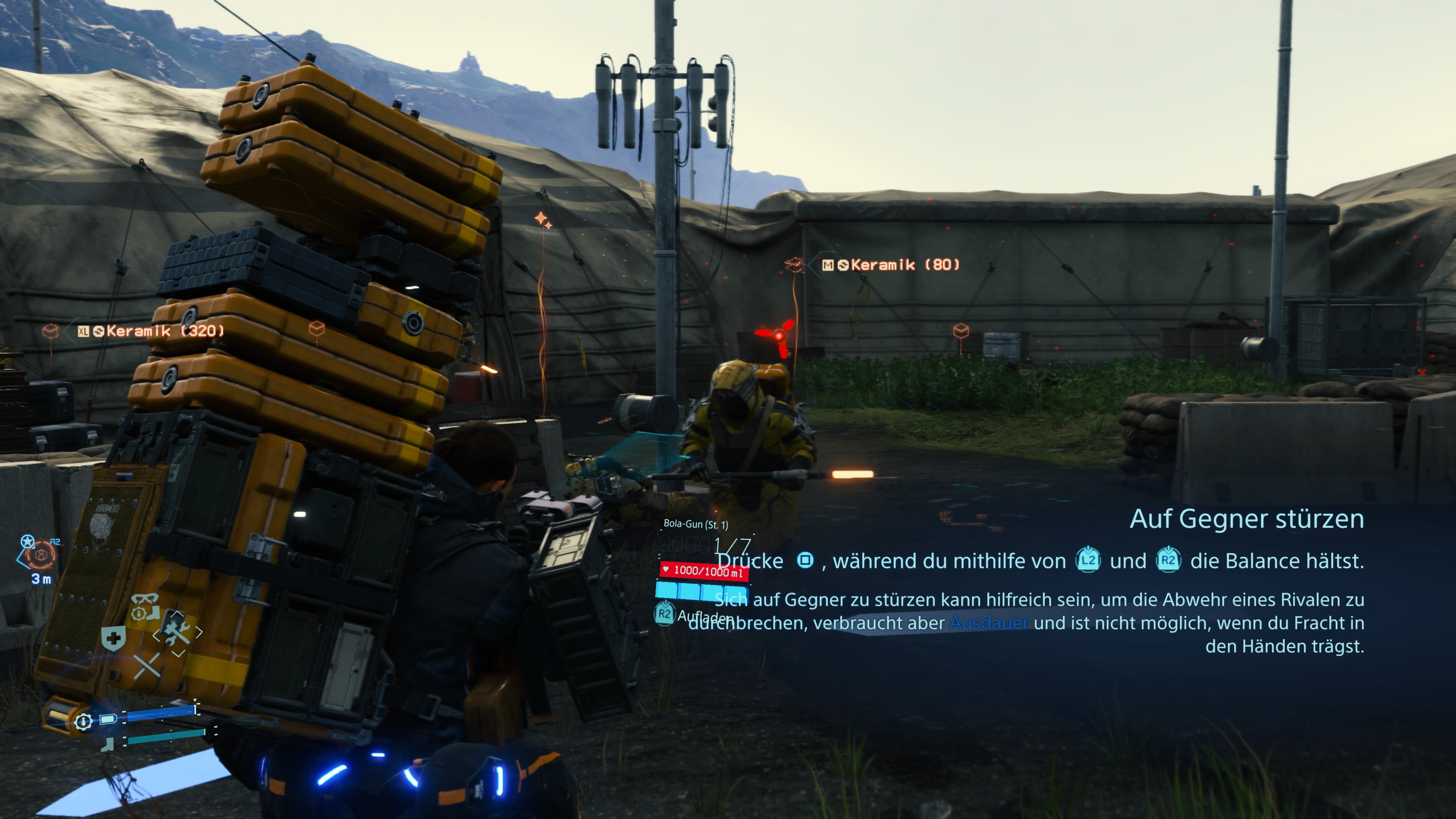This screenshot has height=819, width=1456.
Task: Select the Keramik (80) cargo marker
Action: tap(892, 265)
